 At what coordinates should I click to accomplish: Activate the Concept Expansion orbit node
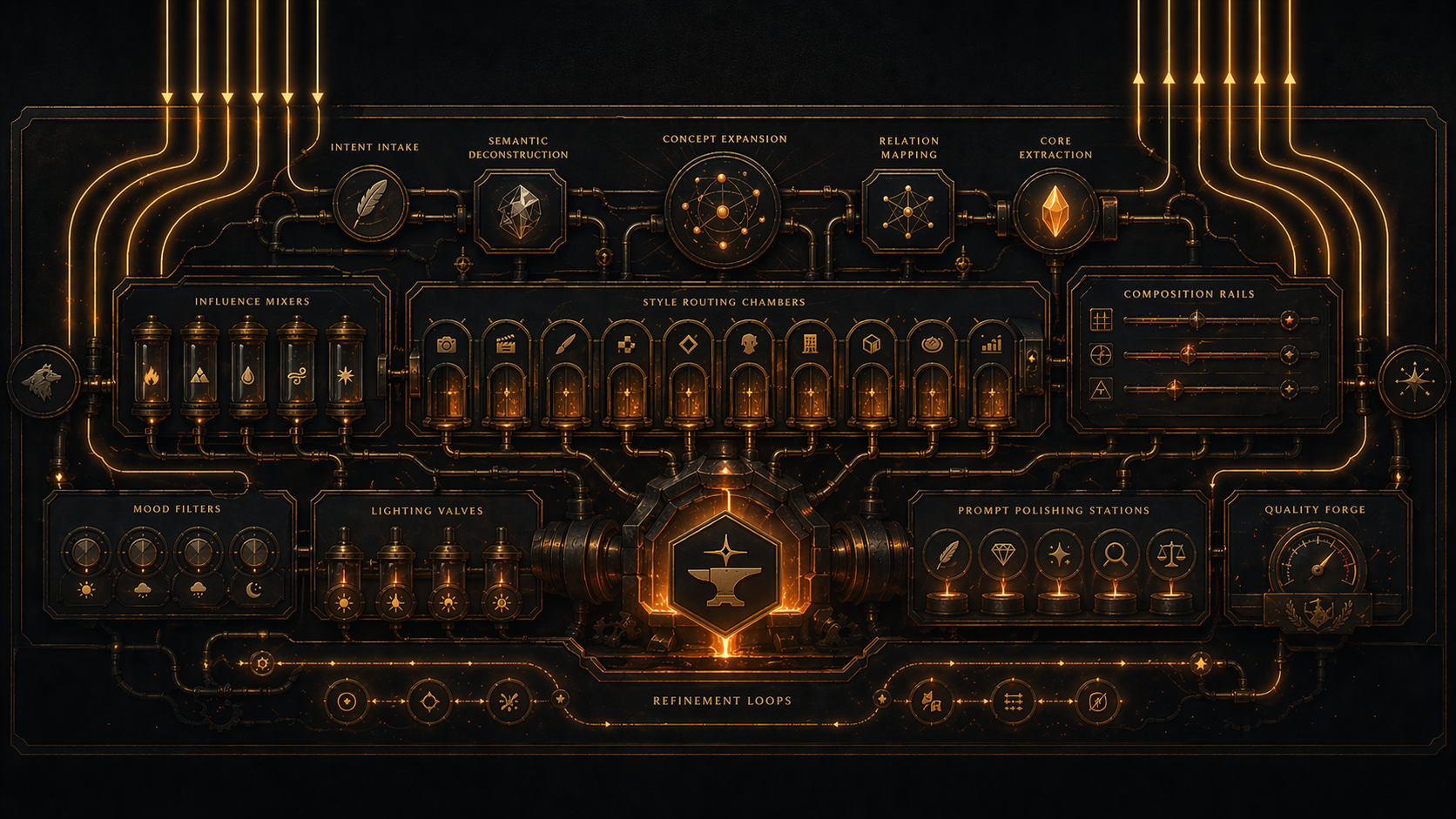coord(722,210)
